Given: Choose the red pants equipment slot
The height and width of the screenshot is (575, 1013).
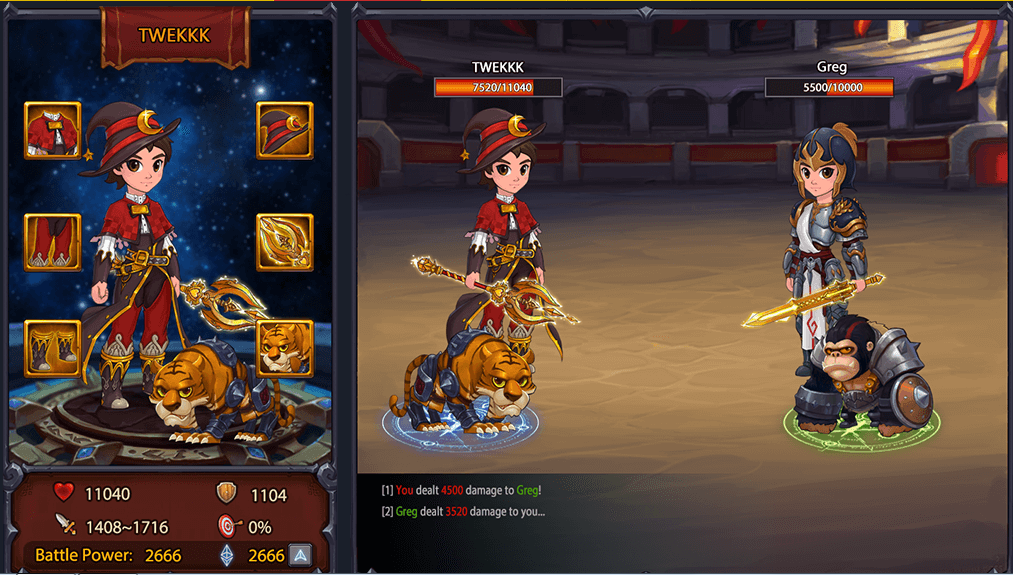Looking at the screenshot, I should click(x=52, y=242).
